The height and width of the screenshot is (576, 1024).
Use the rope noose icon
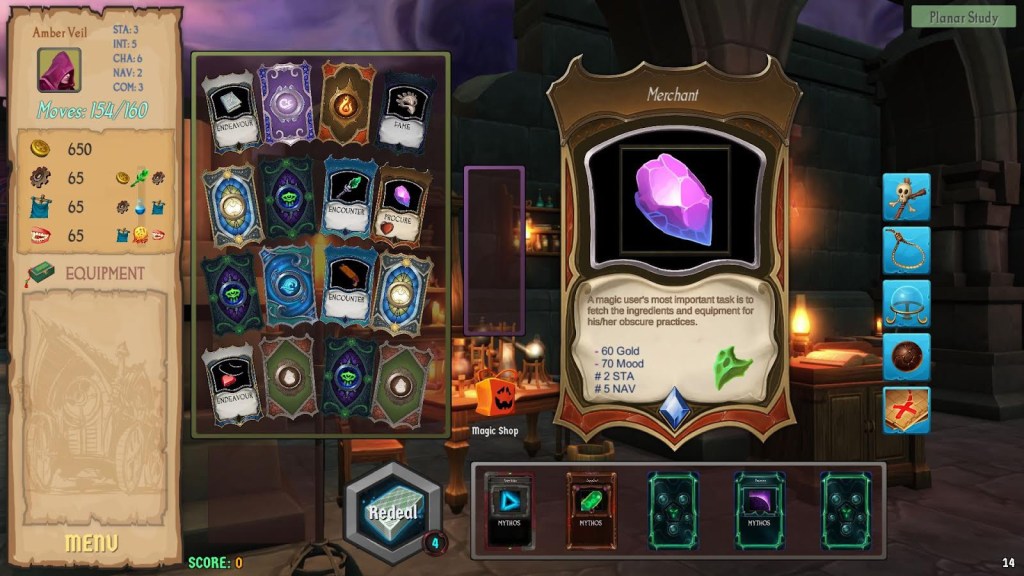[906, 250]
